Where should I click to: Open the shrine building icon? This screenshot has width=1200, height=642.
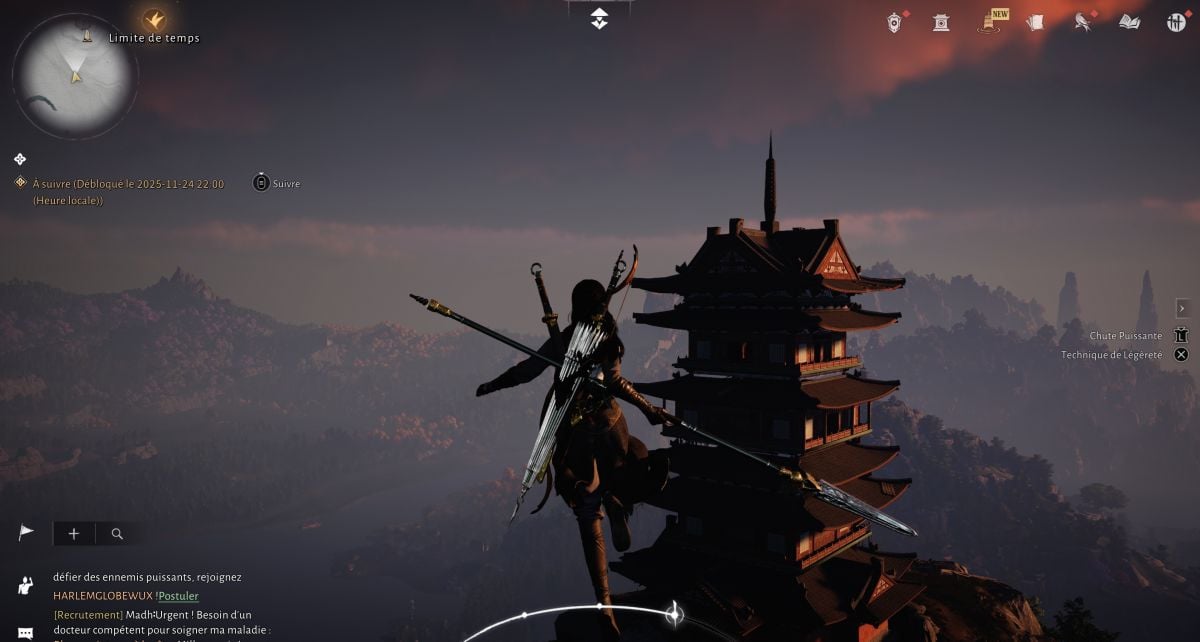941,22
